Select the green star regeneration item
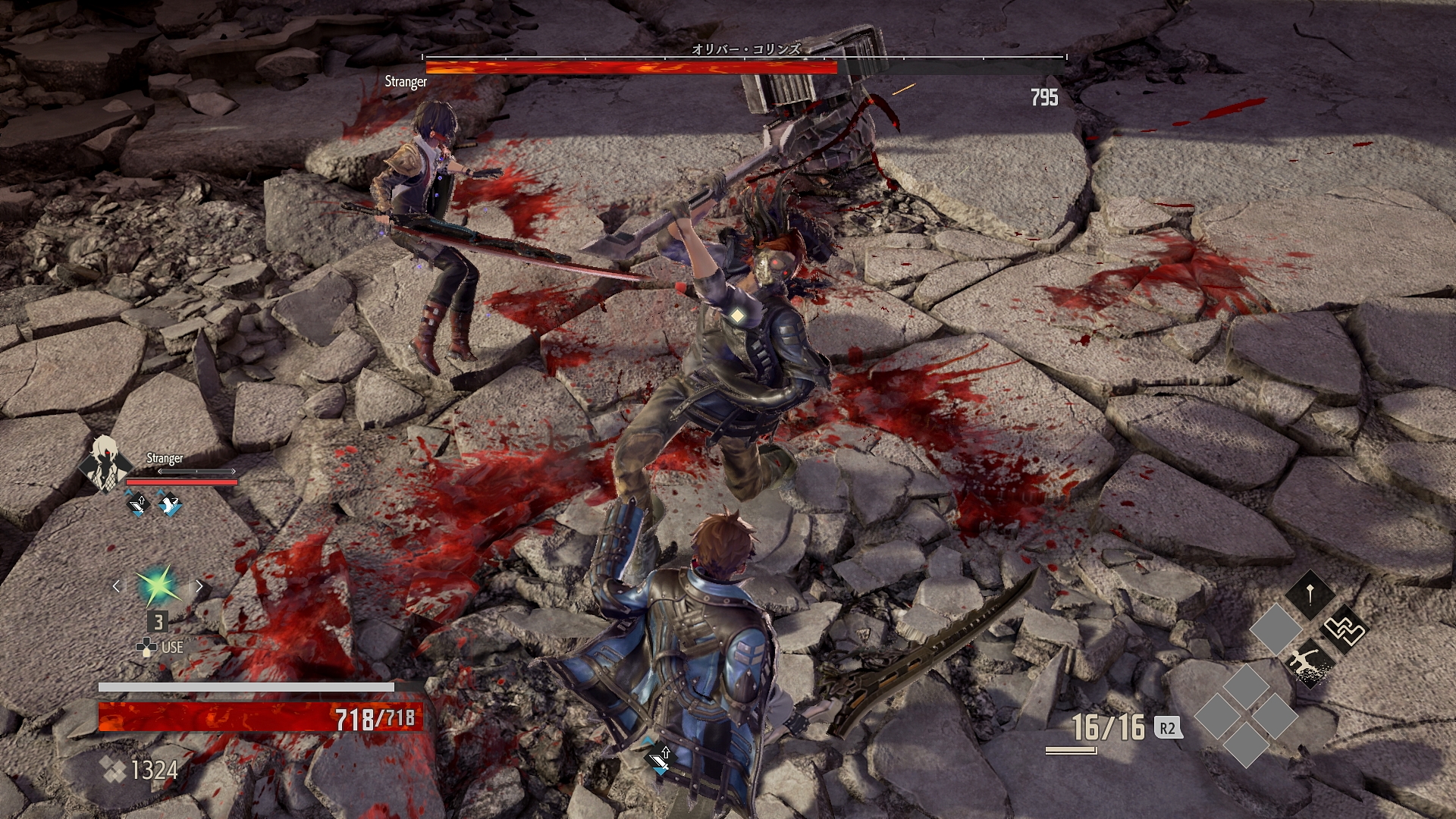1456x819 pixels. click(x=158, y=586)
